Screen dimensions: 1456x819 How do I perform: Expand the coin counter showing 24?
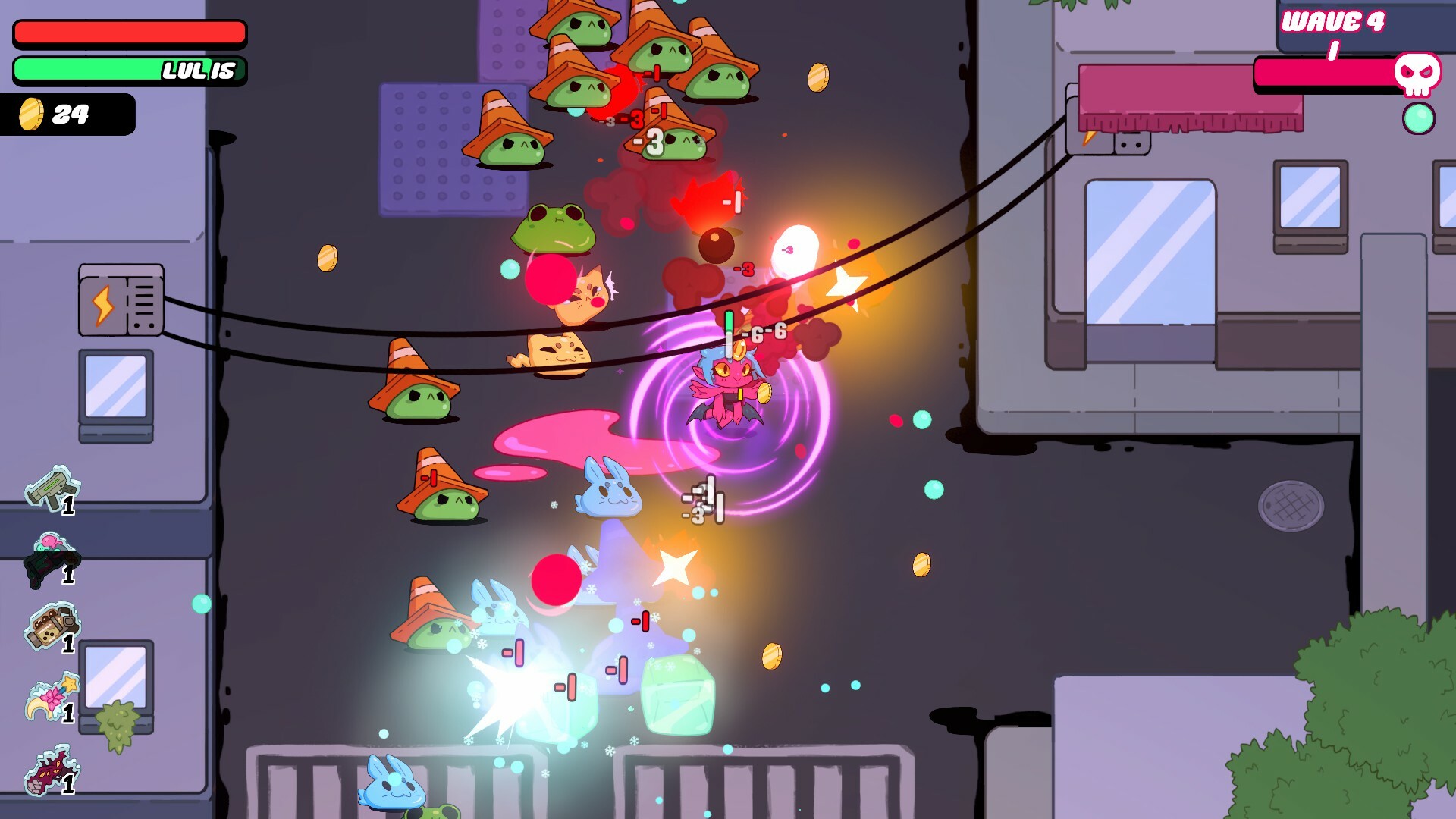[68, 115]
